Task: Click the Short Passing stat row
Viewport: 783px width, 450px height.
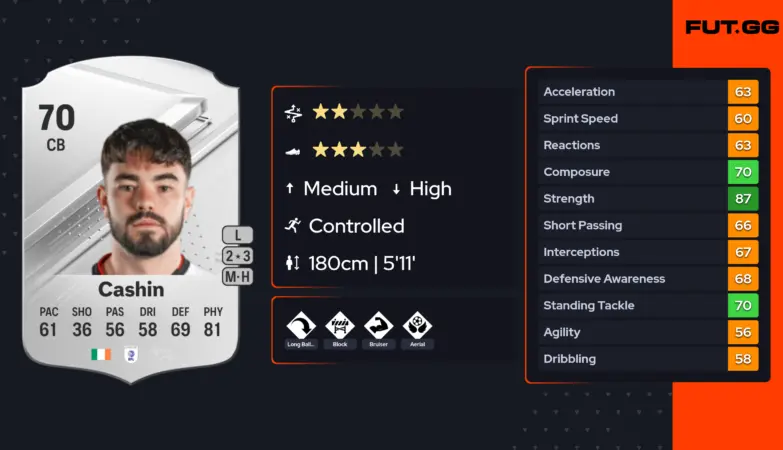Action: pyautogui.click(x=647, y=225)
